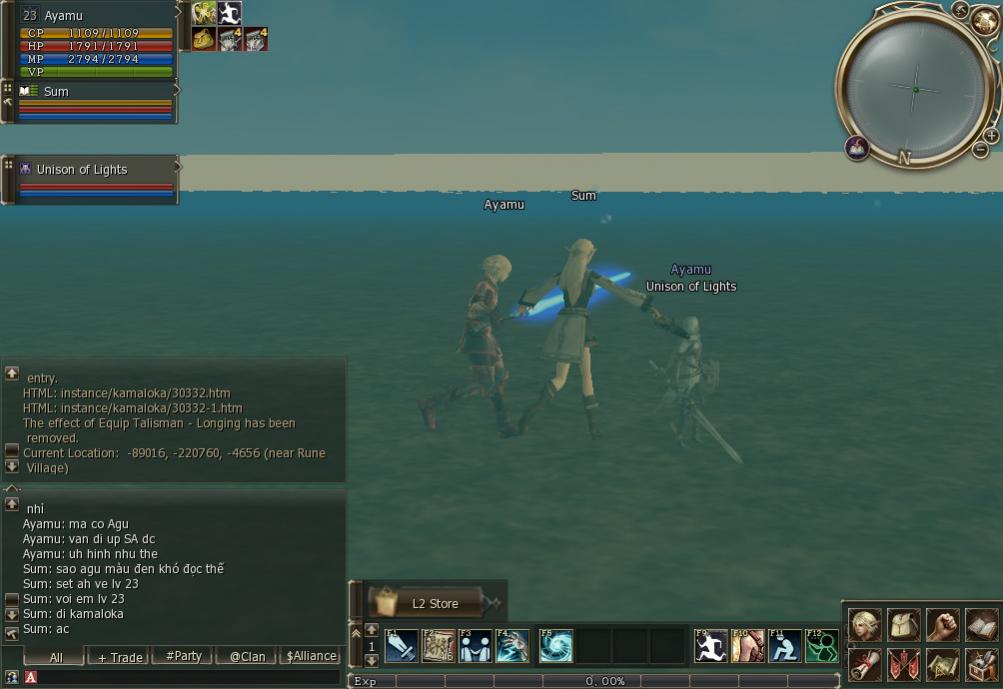
Task: Zoom in the minimap with plus button
Action: point(991,135)
